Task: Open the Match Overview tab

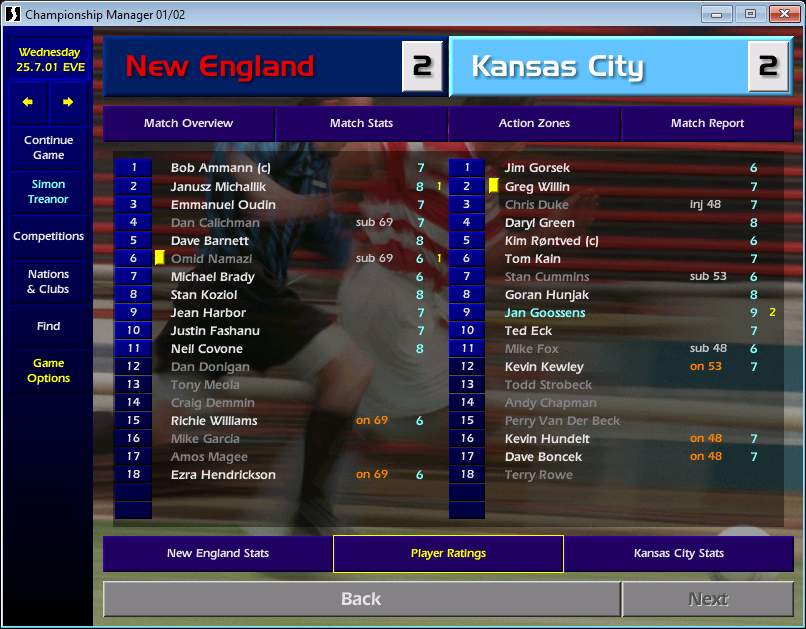Action: [188, 124]
